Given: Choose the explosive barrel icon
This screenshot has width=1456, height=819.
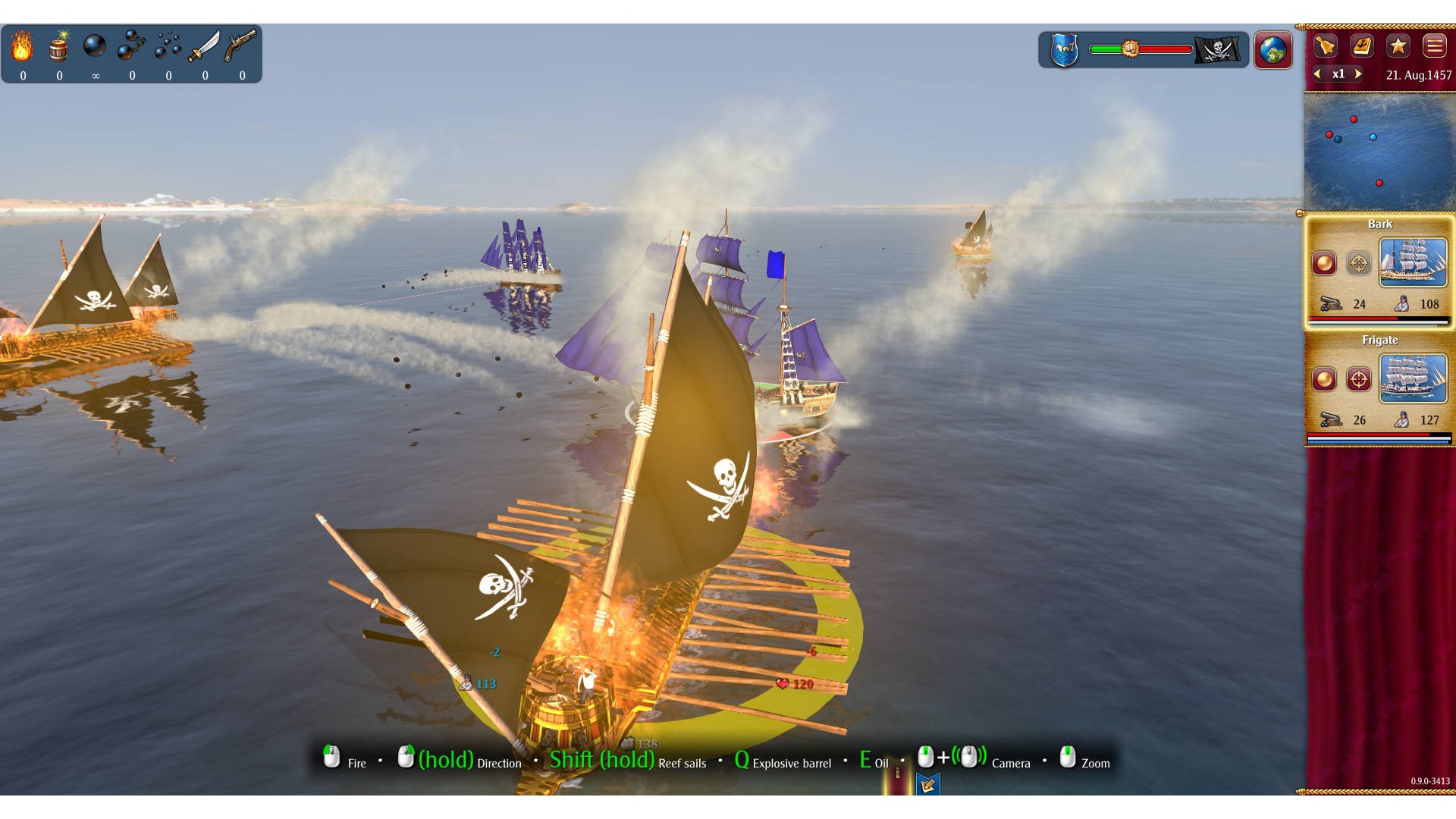Looking at the screenshot, I should coord(58,47).
